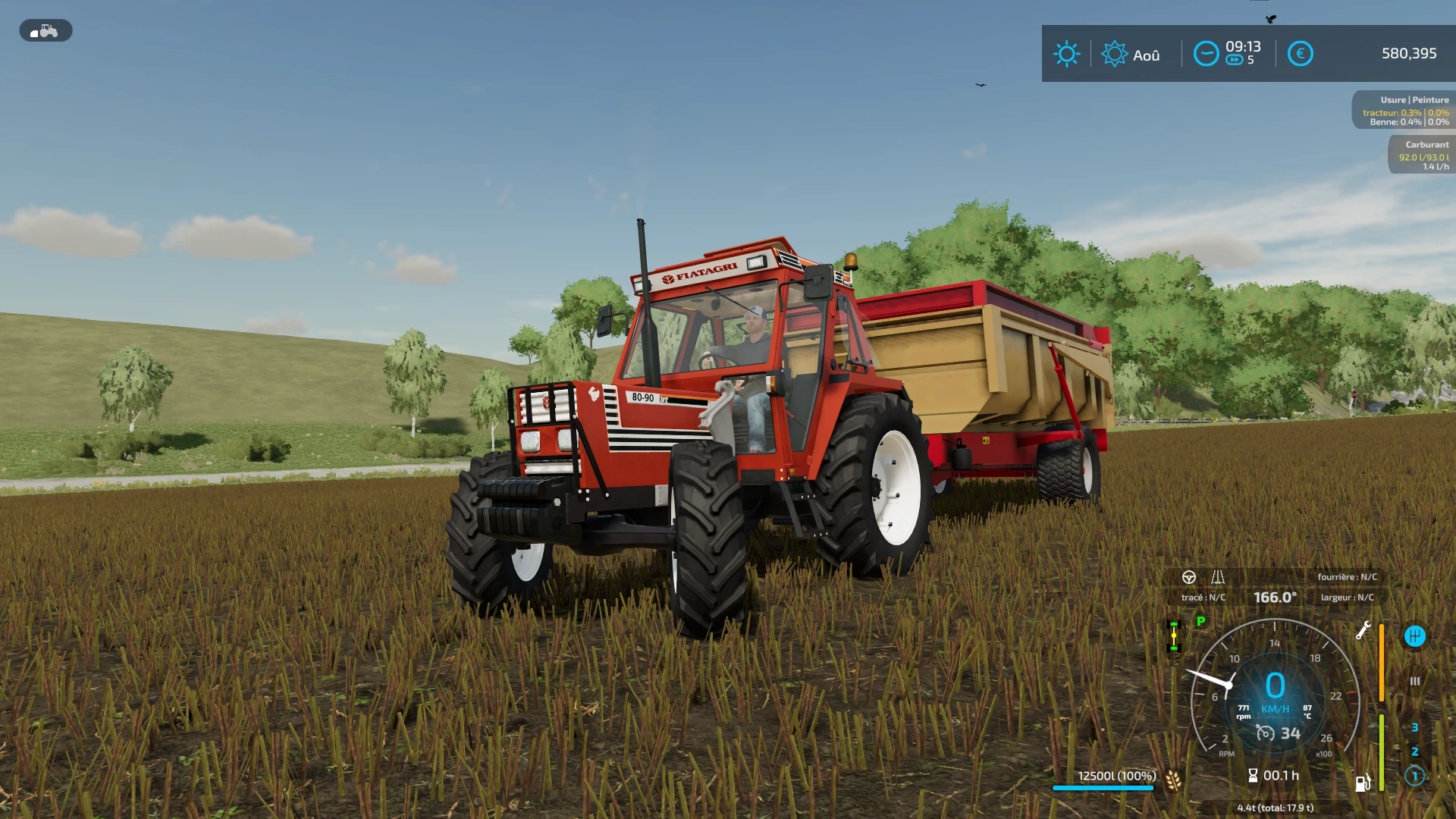Screen dimensions: 1456x819
Task: Toggle the fast-forward time scale icon
Action: (1234, 61)
